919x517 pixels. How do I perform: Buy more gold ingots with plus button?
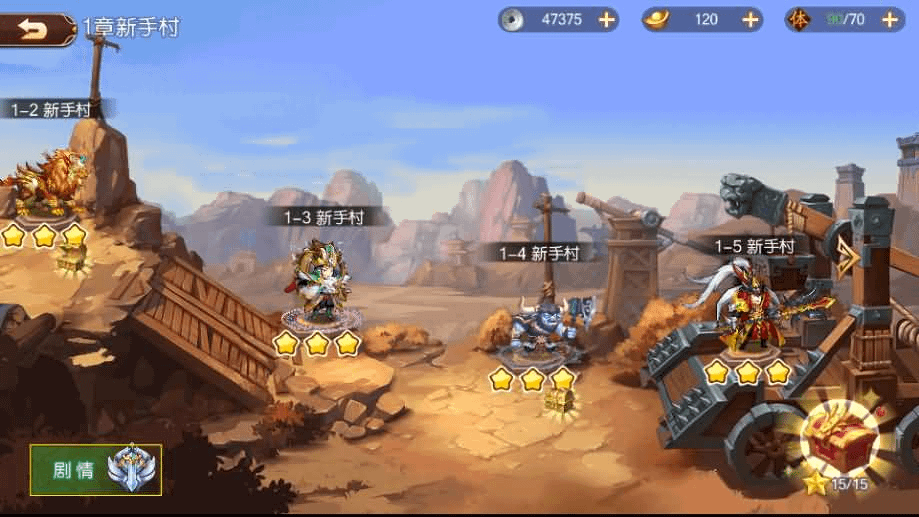(751, 19)
